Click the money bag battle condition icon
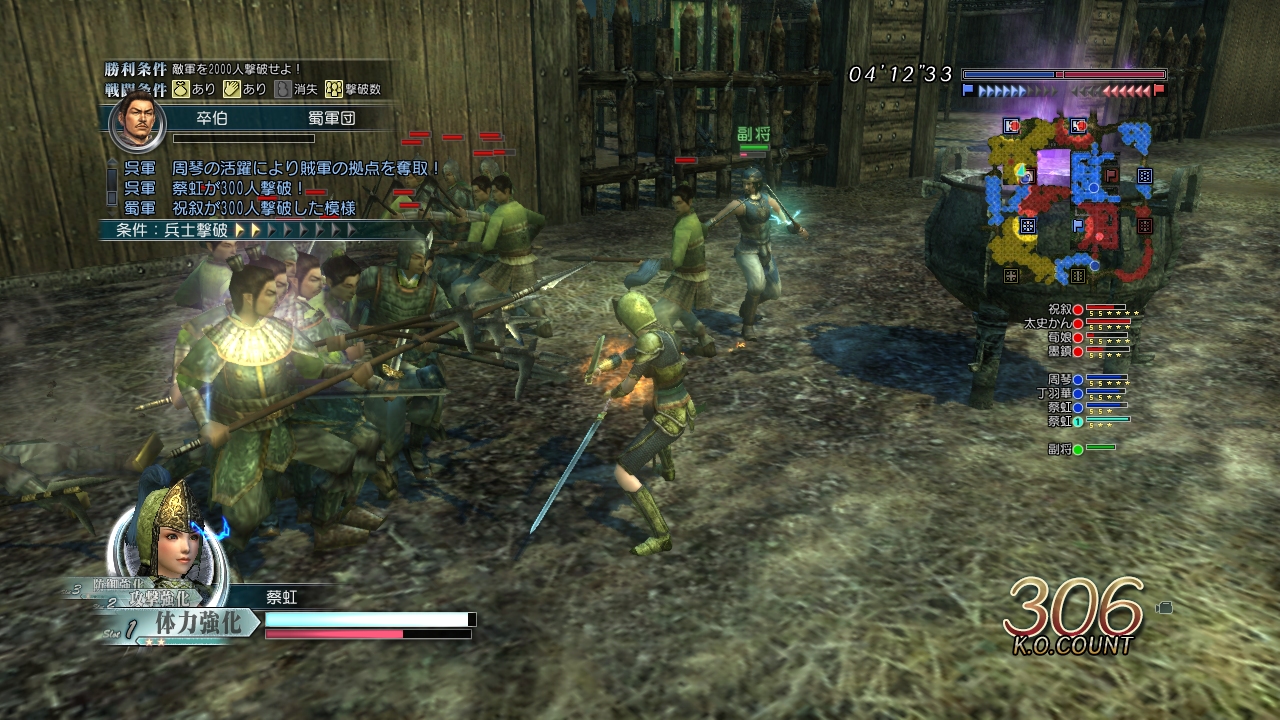 pyautogui.click(x=180, y=89)
